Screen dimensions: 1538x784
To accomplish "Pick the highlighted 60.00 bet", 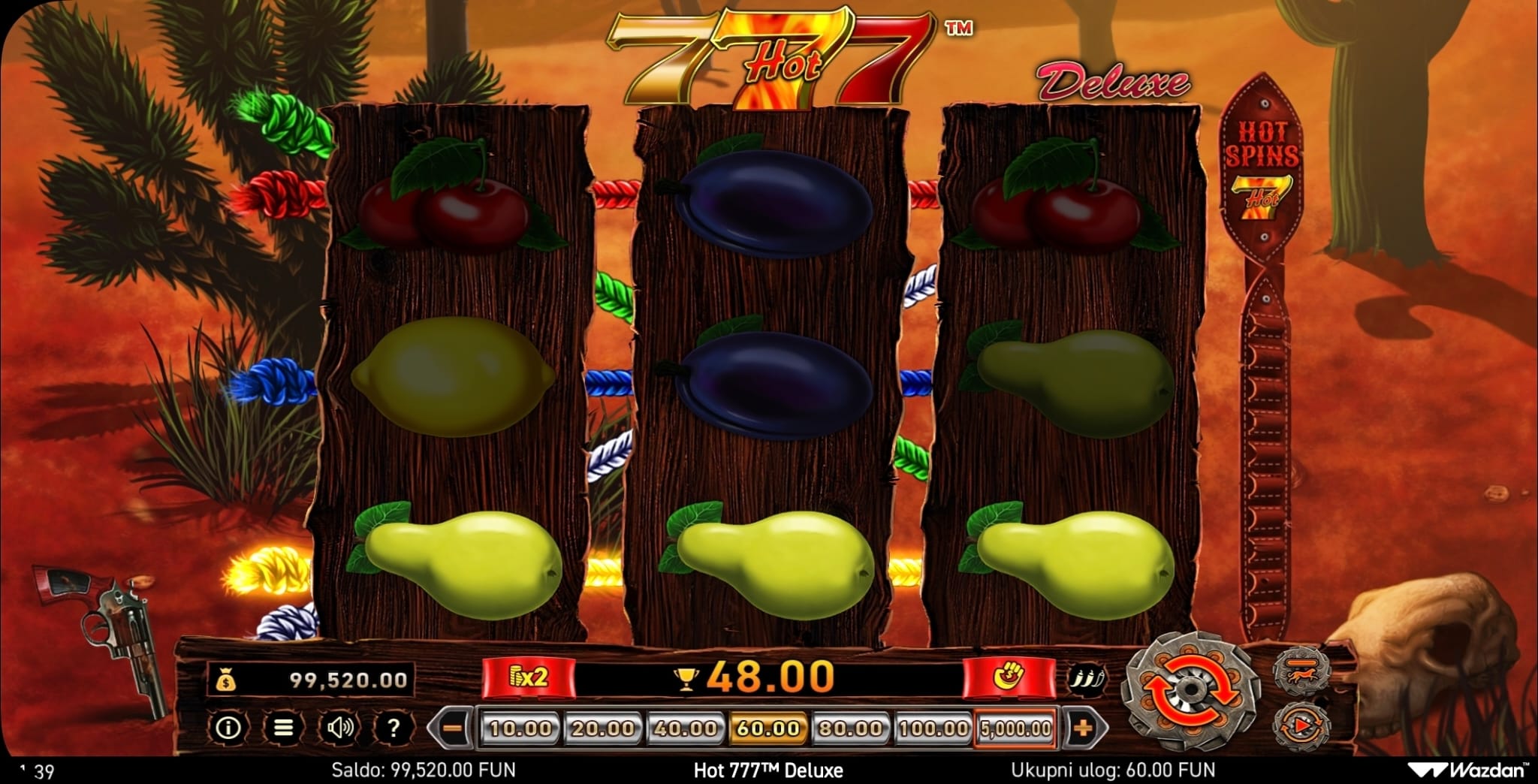I will point(767,728).
